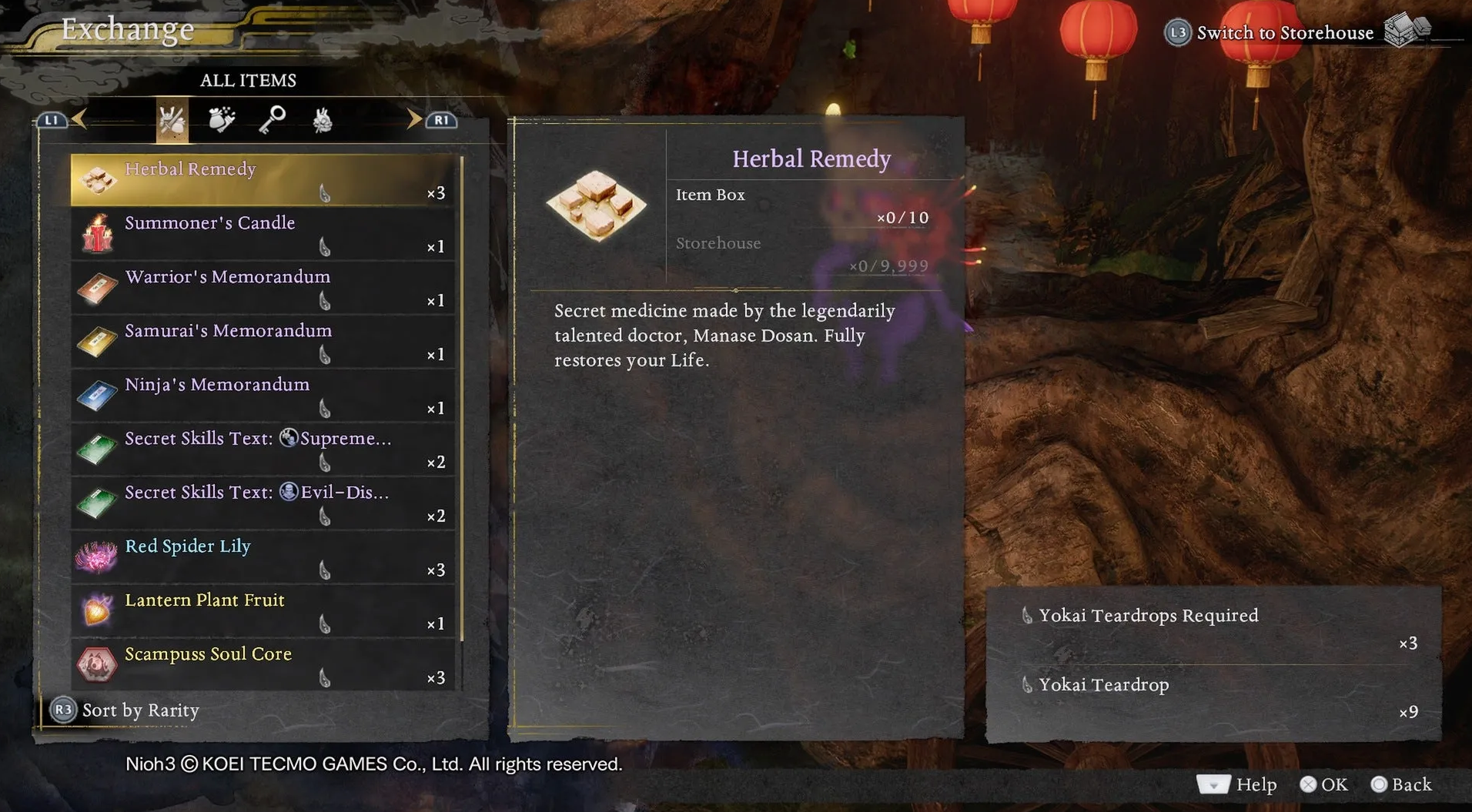Image resolution: width=1472 pixels, height=812 pixels.
Task: Open the acorn-and-leaf item category tab
Action: click(x=222, y=120)
